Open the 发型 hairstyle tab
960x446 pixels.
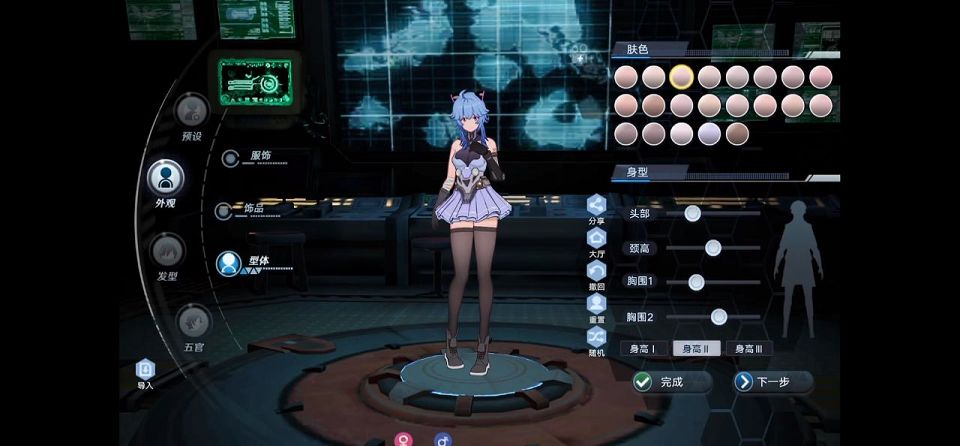coord(167,252)
